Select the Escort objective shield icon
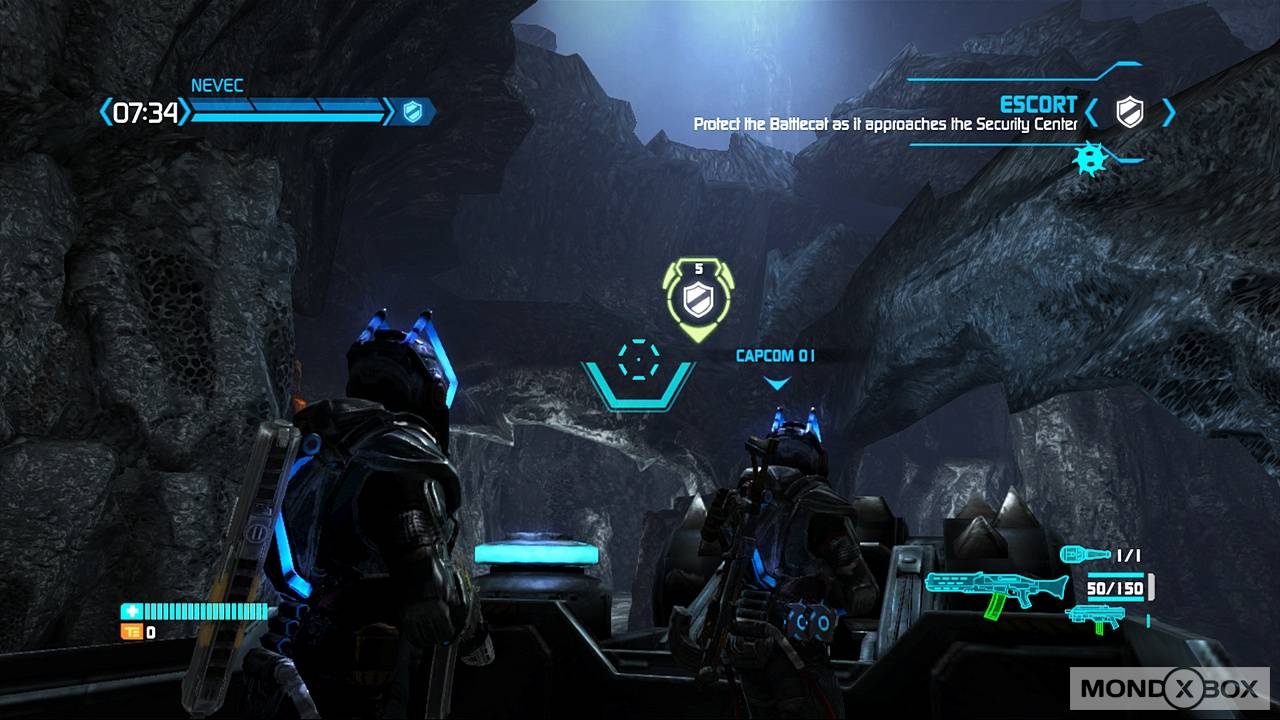The height and width of the screenshot is (720, 1280). pos(1129,111)
